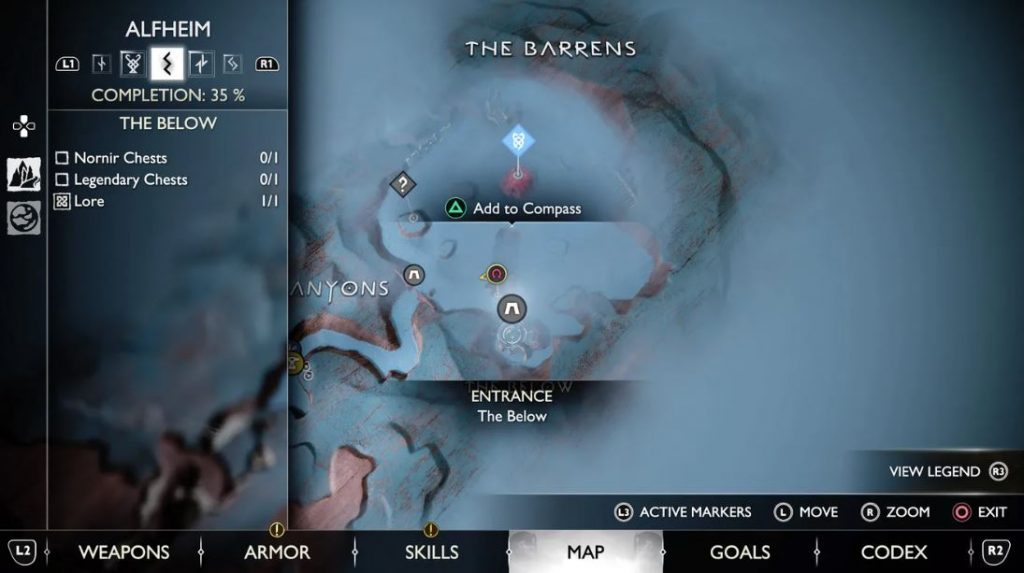Click the question mark map marker
1024x573 pixels.
point(402,184)
